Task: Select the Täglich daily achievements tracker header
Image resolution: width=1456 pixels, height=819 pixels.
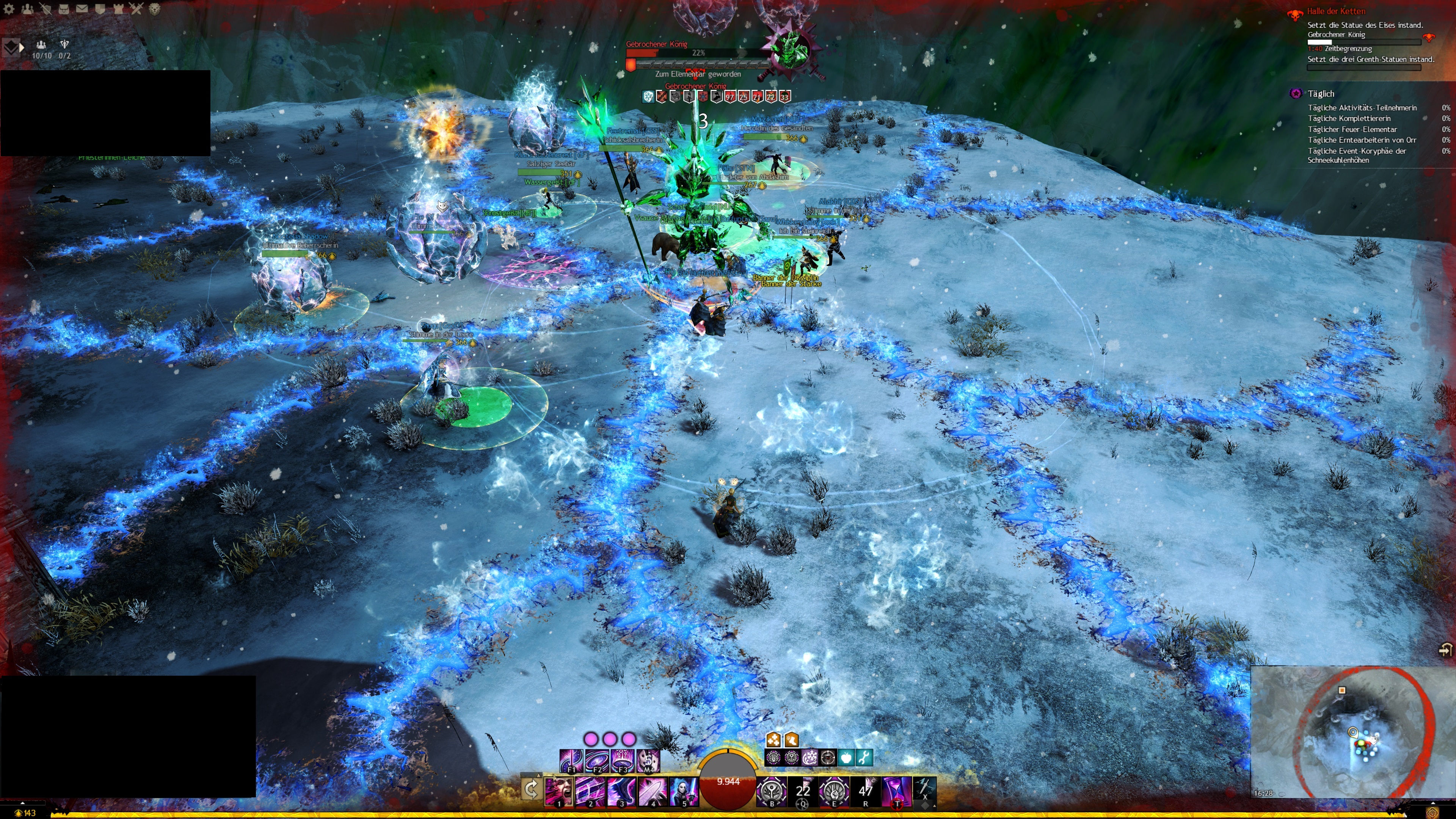Action: tap(1320, 94)
